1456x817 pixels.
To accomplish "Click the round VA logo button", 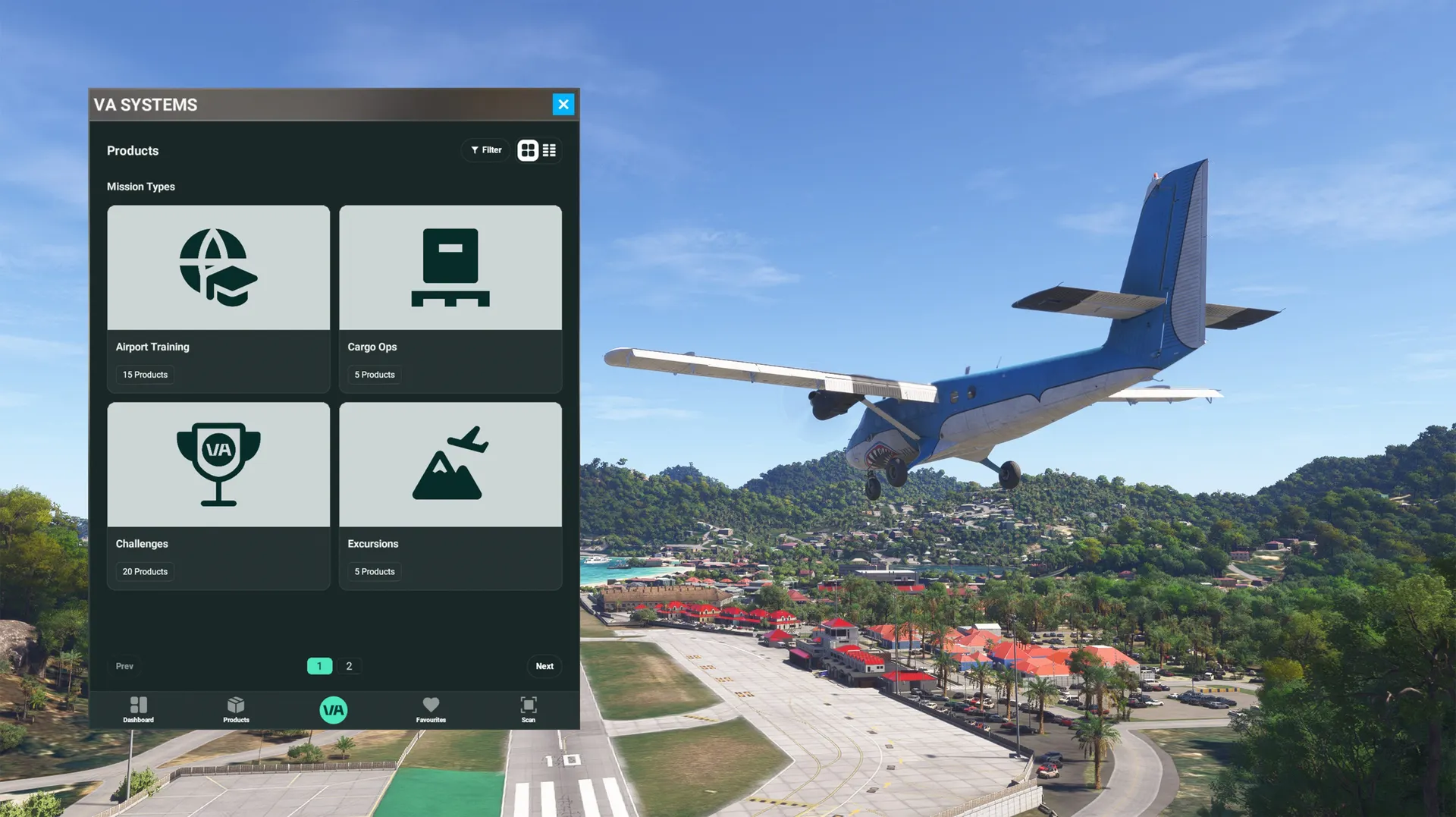I will coord(334,710).
